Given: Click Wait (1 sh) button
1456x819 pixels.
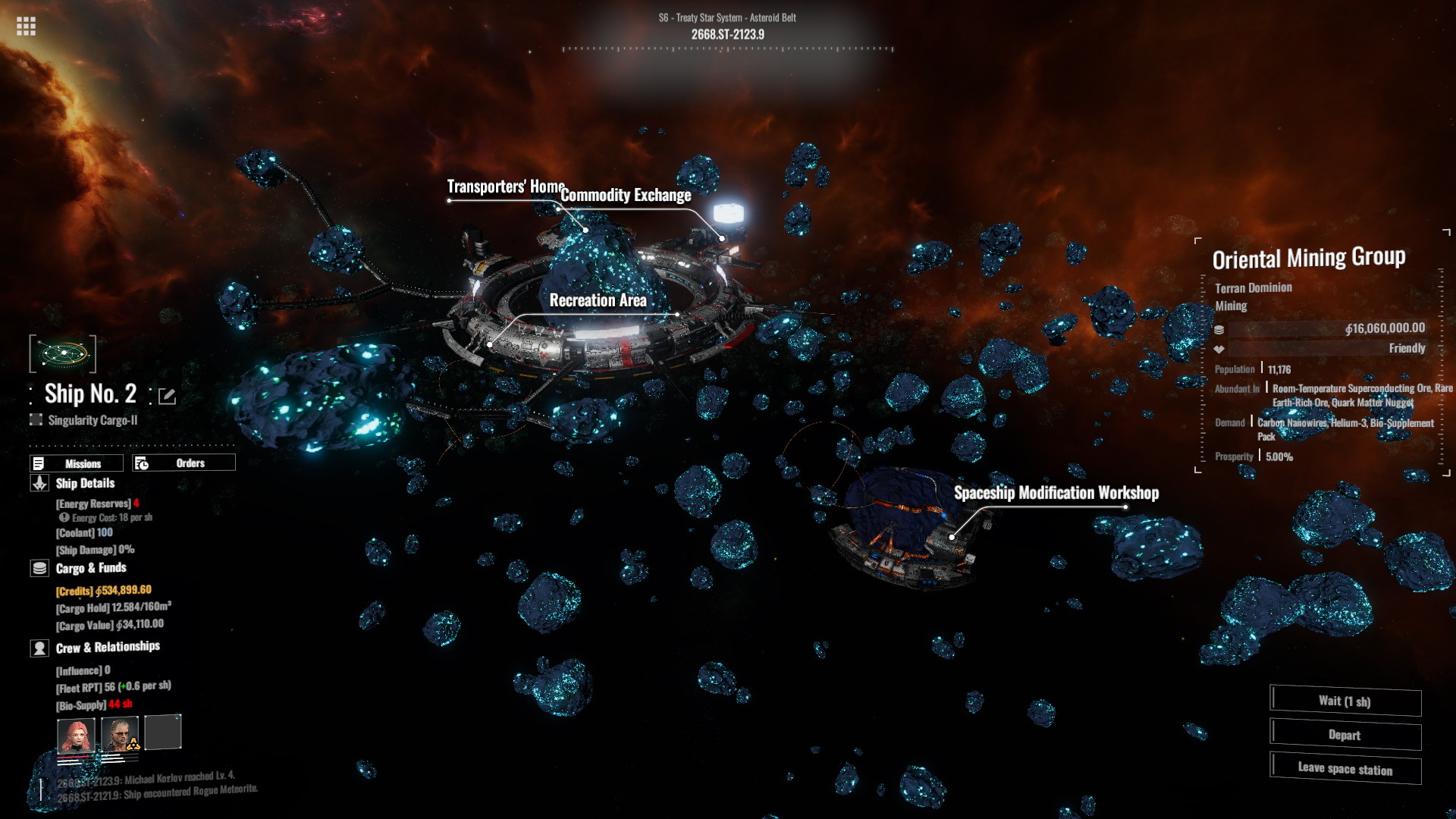Looking at the screenshot, I should [1345, 701].
